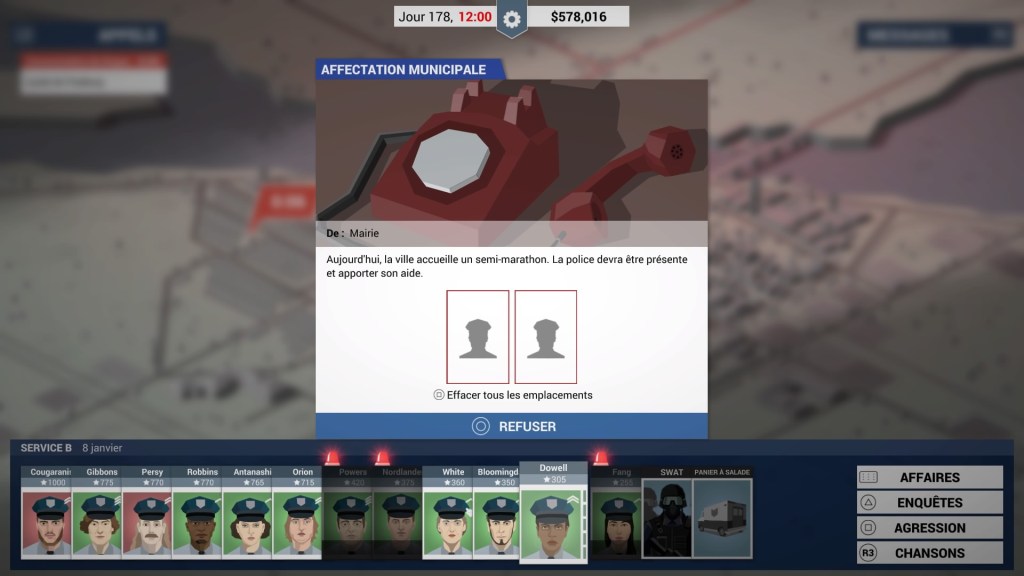Click the Agression button

929,527
